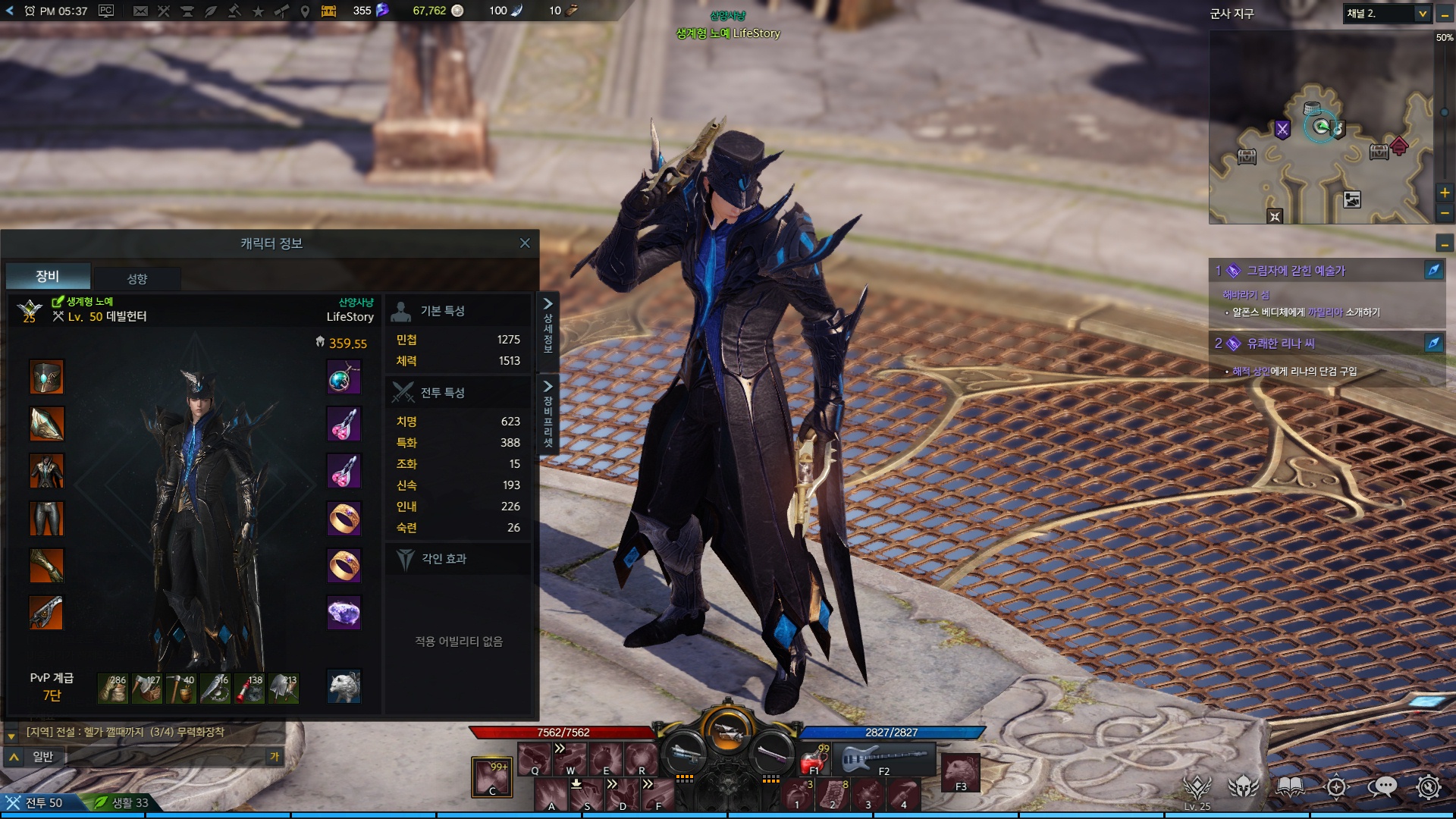Select the 장비 tab

tap(48, 276)
